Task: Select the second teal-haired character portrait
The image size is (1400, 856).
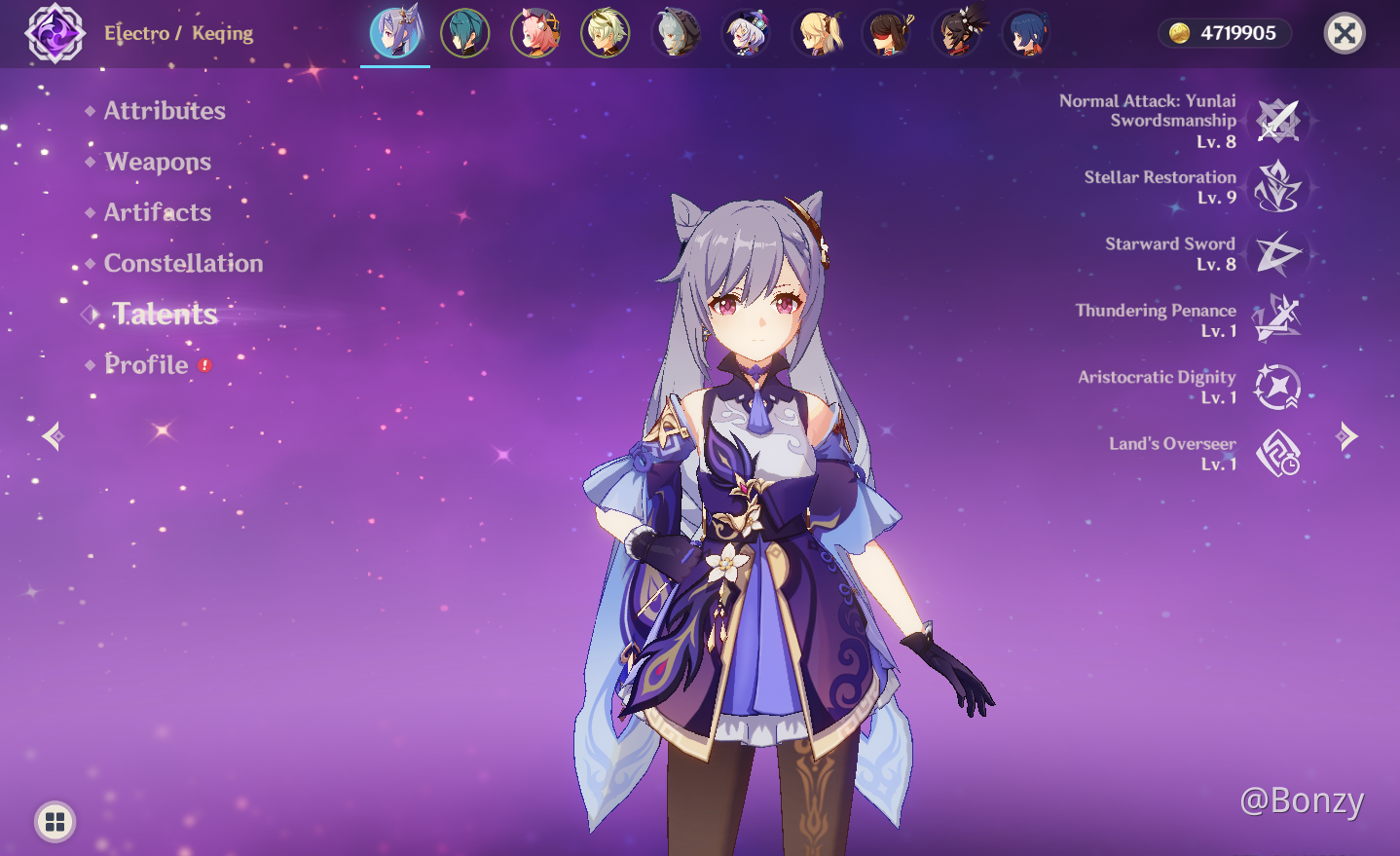Action: (x=464, y=32)
